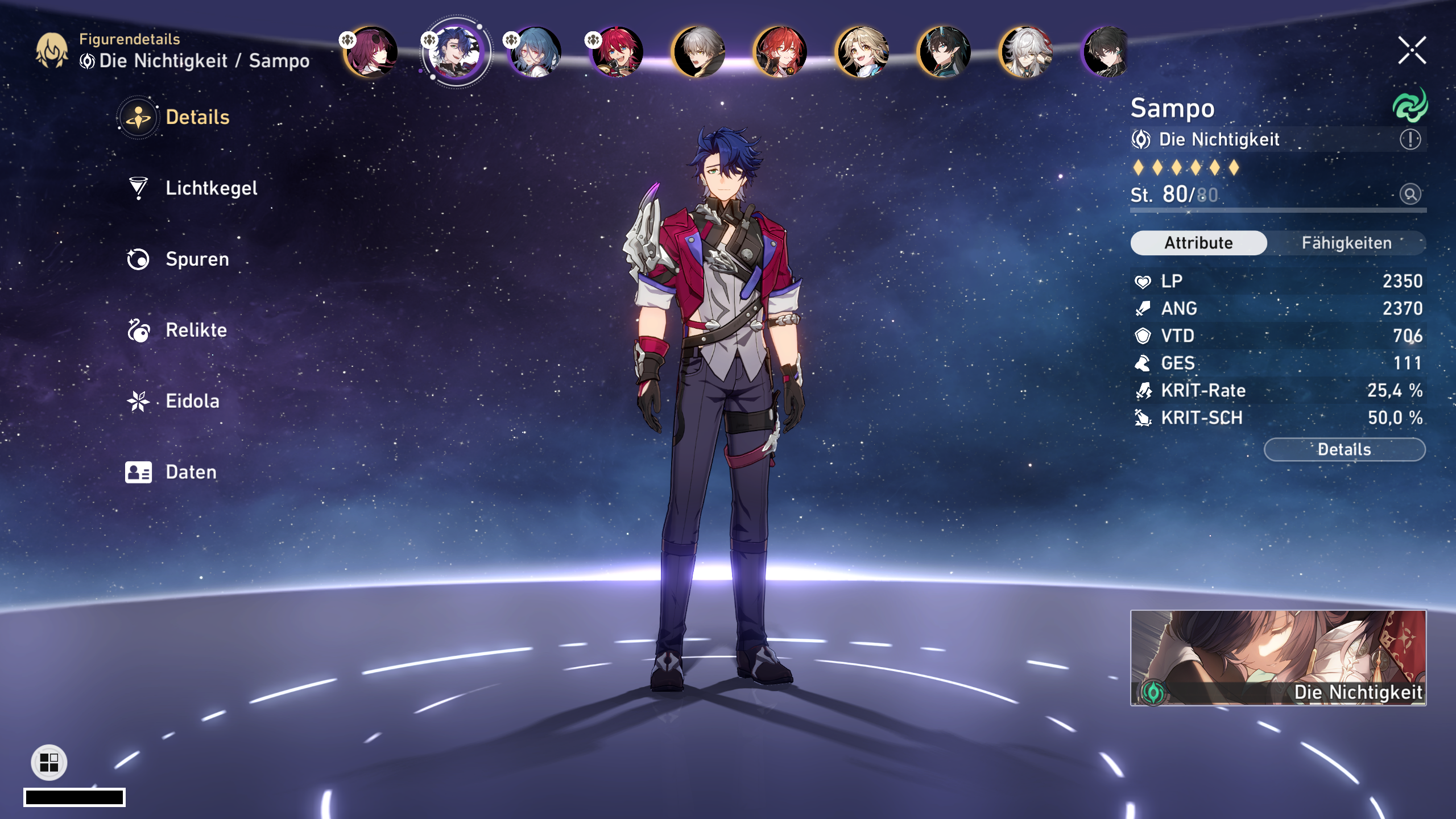The image size is (1456, 819).
Task: Open the Relikte section
Action: tap(196, 330)
